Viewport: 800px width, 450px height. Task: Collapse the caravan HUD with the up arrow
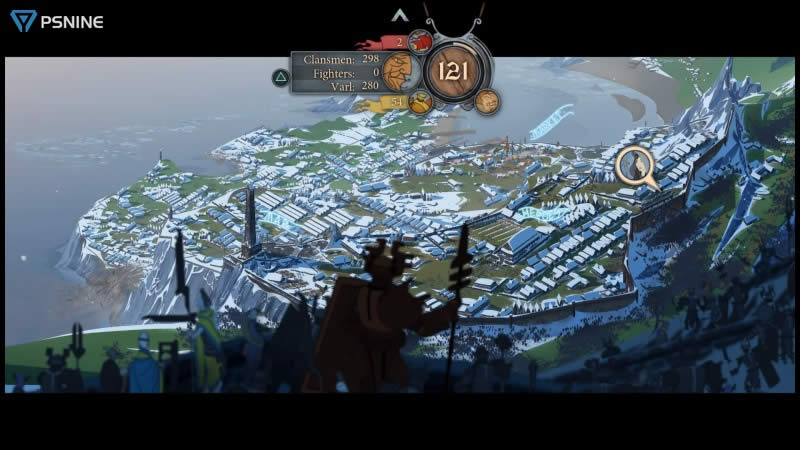[x=400, y=15]
